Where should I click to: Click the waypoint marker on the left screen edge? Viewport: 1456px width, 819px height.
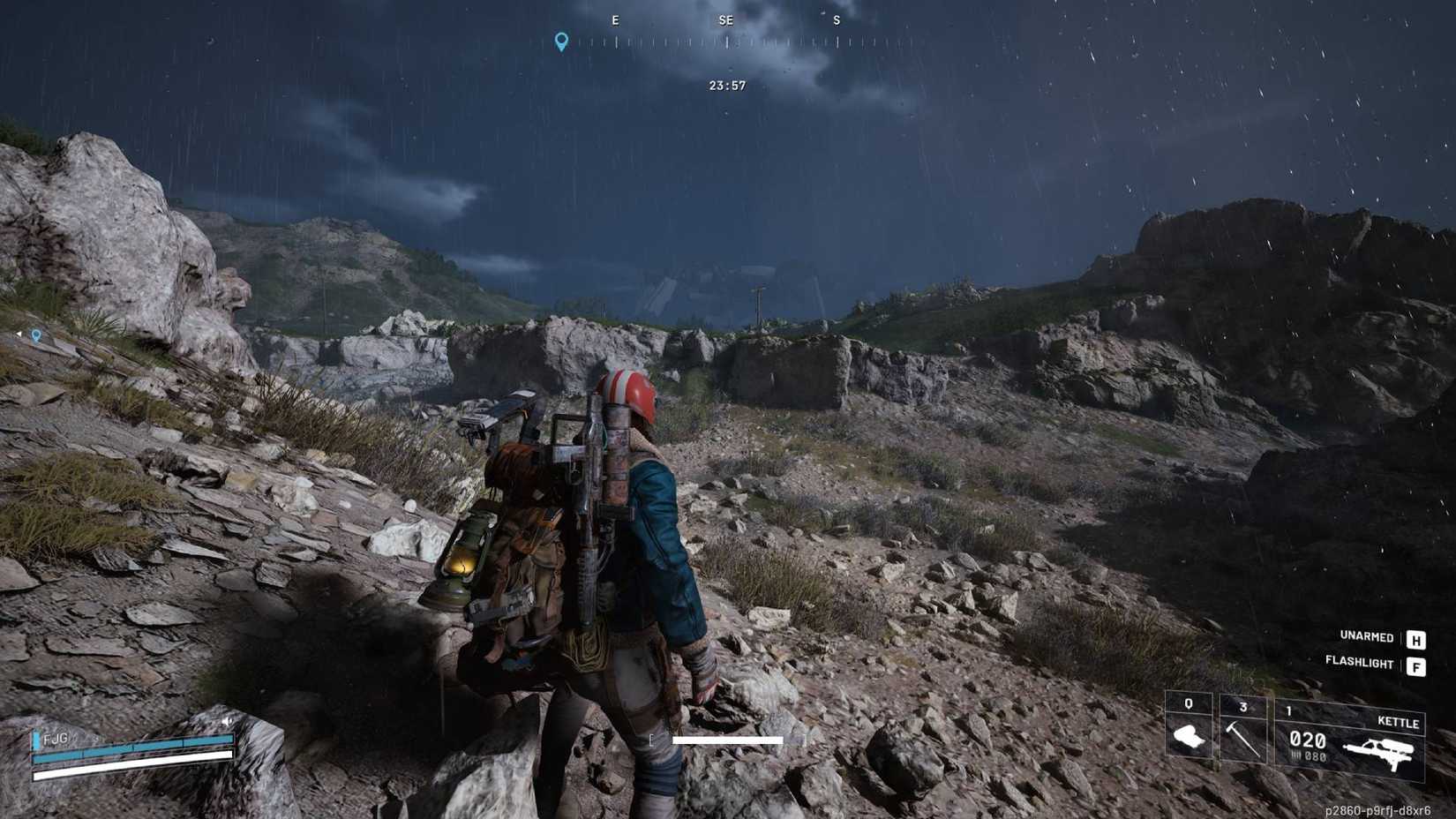click(35, 335)
